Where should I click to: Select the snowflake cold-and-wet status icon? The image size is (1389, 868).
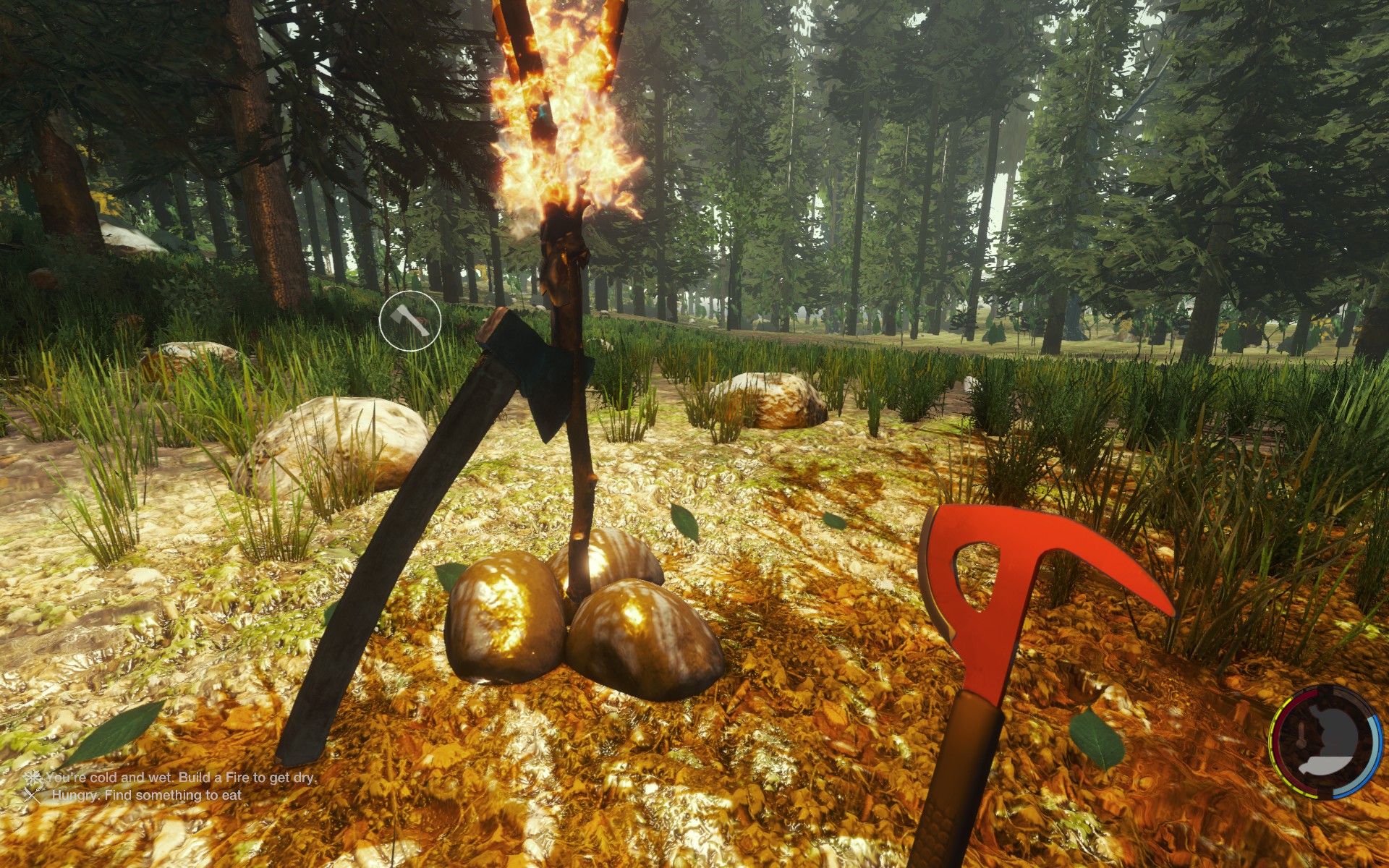click(33, 778)
